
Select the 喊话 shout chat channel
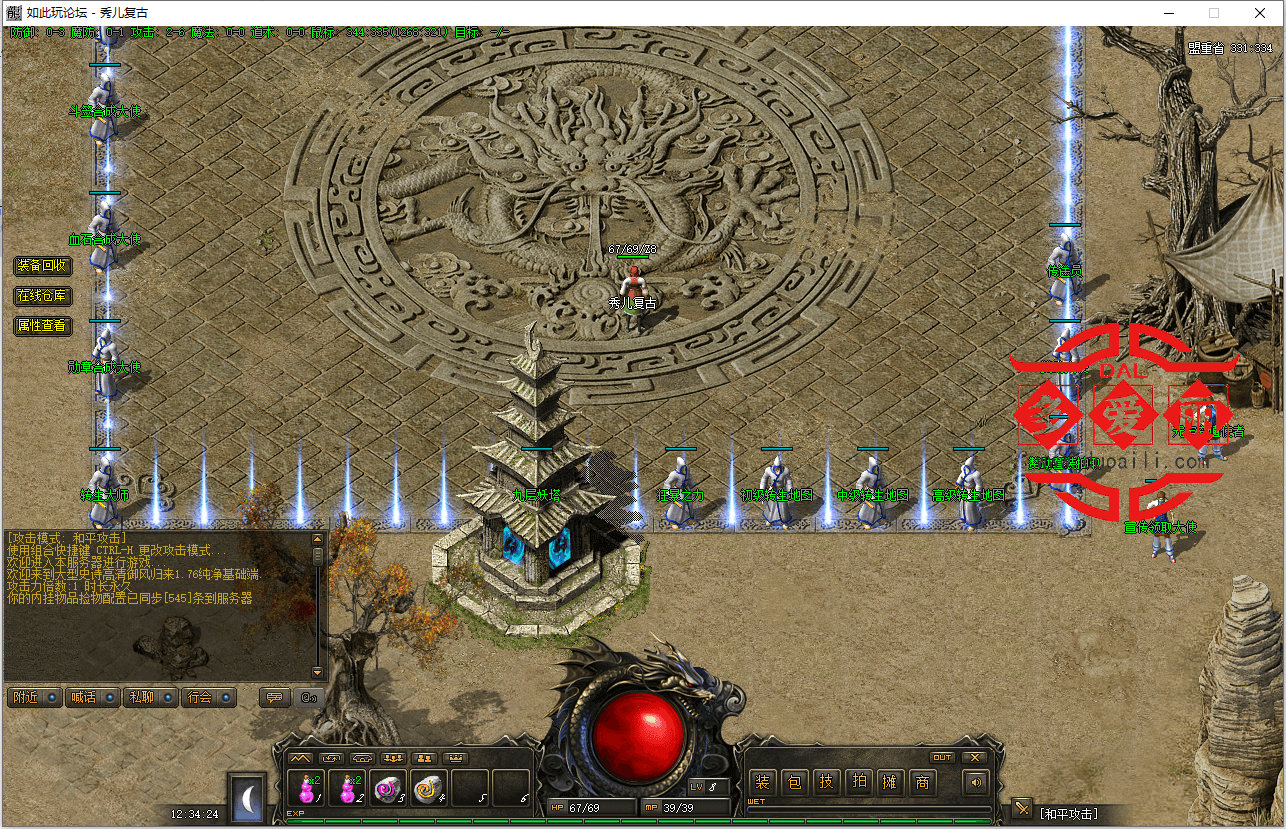click(x=92, y=697)
